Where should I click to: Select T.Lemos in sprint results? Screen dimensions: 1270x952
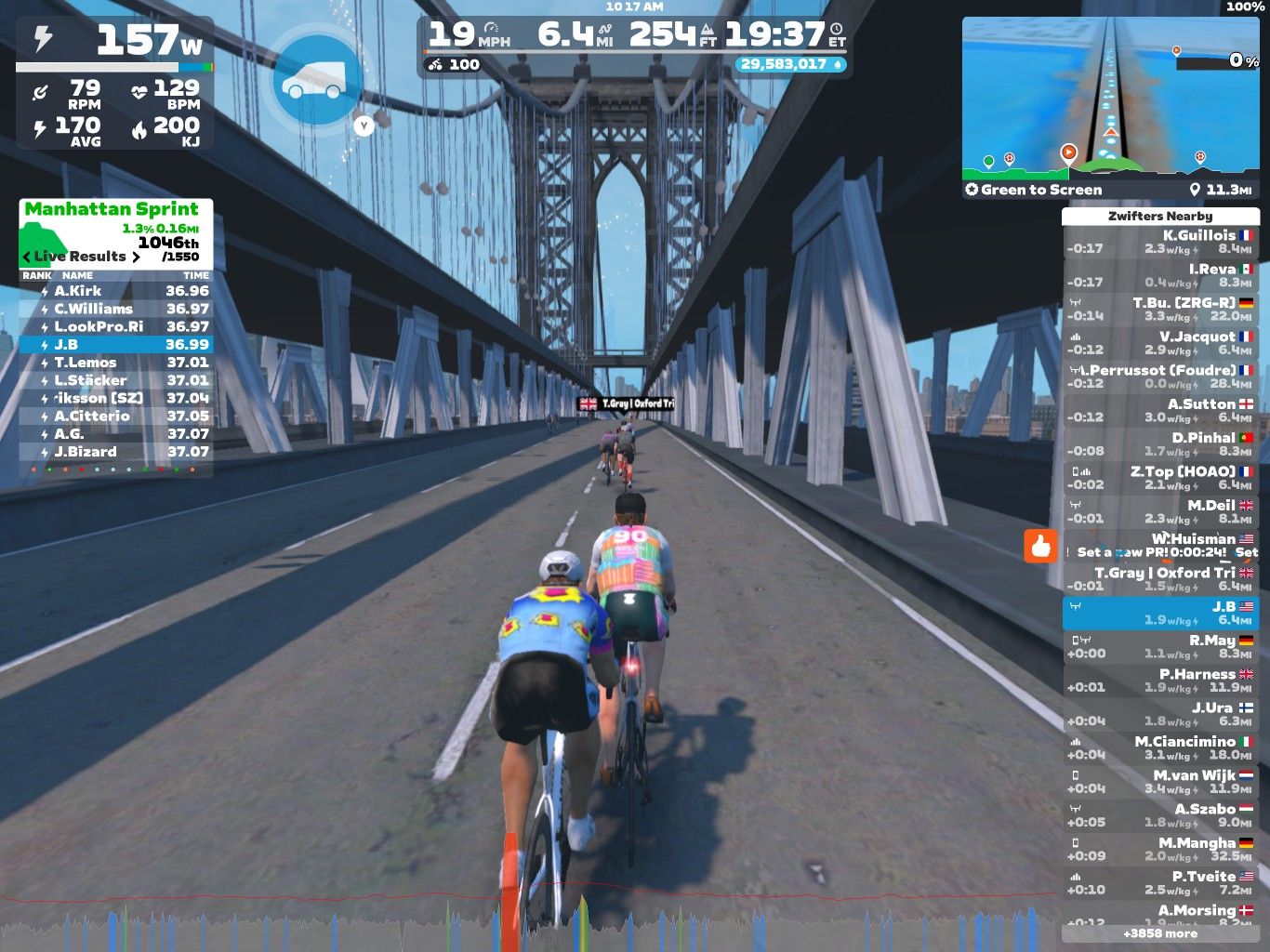115,363
